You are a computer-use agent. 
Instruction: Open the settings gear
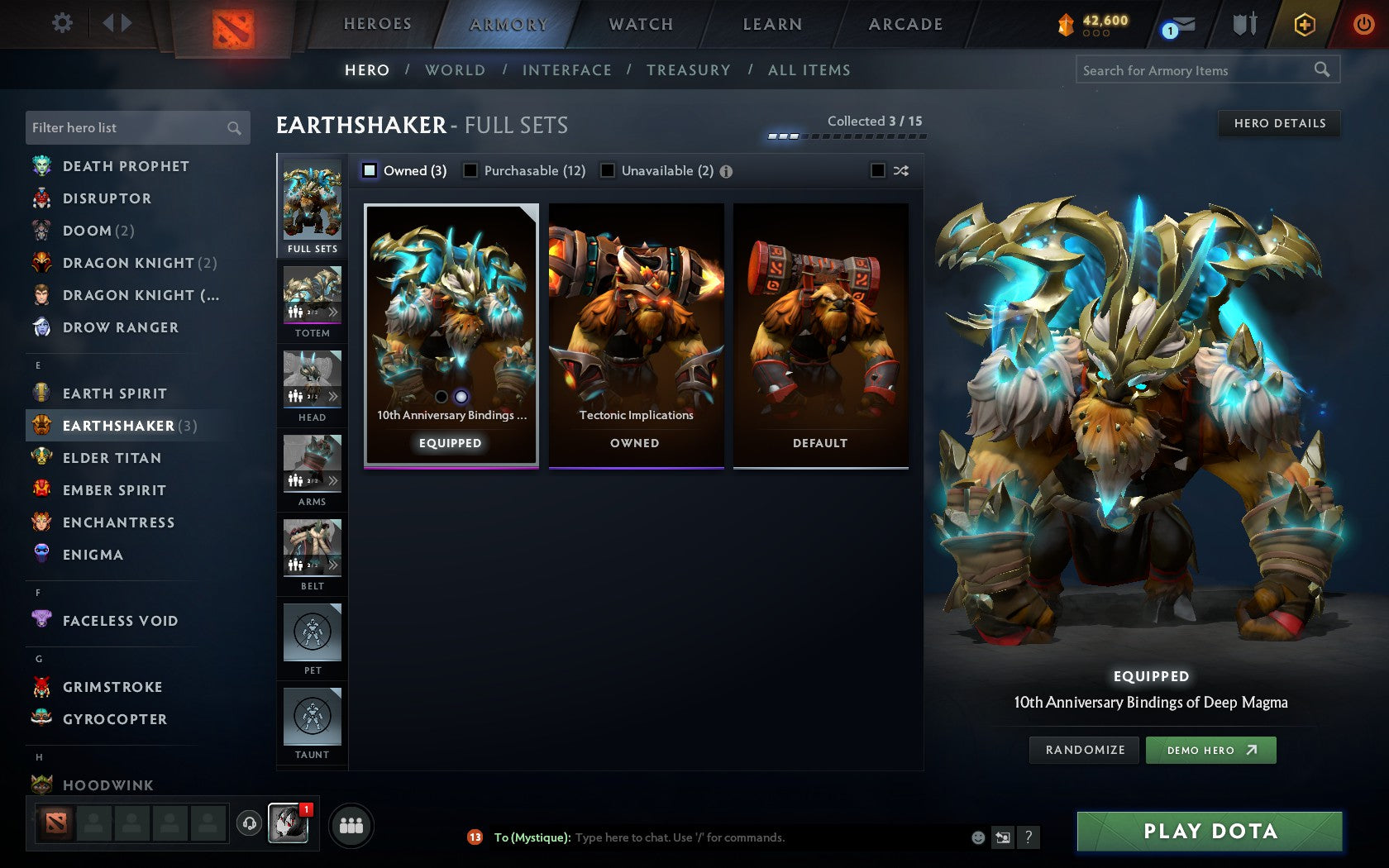point(60,23)
